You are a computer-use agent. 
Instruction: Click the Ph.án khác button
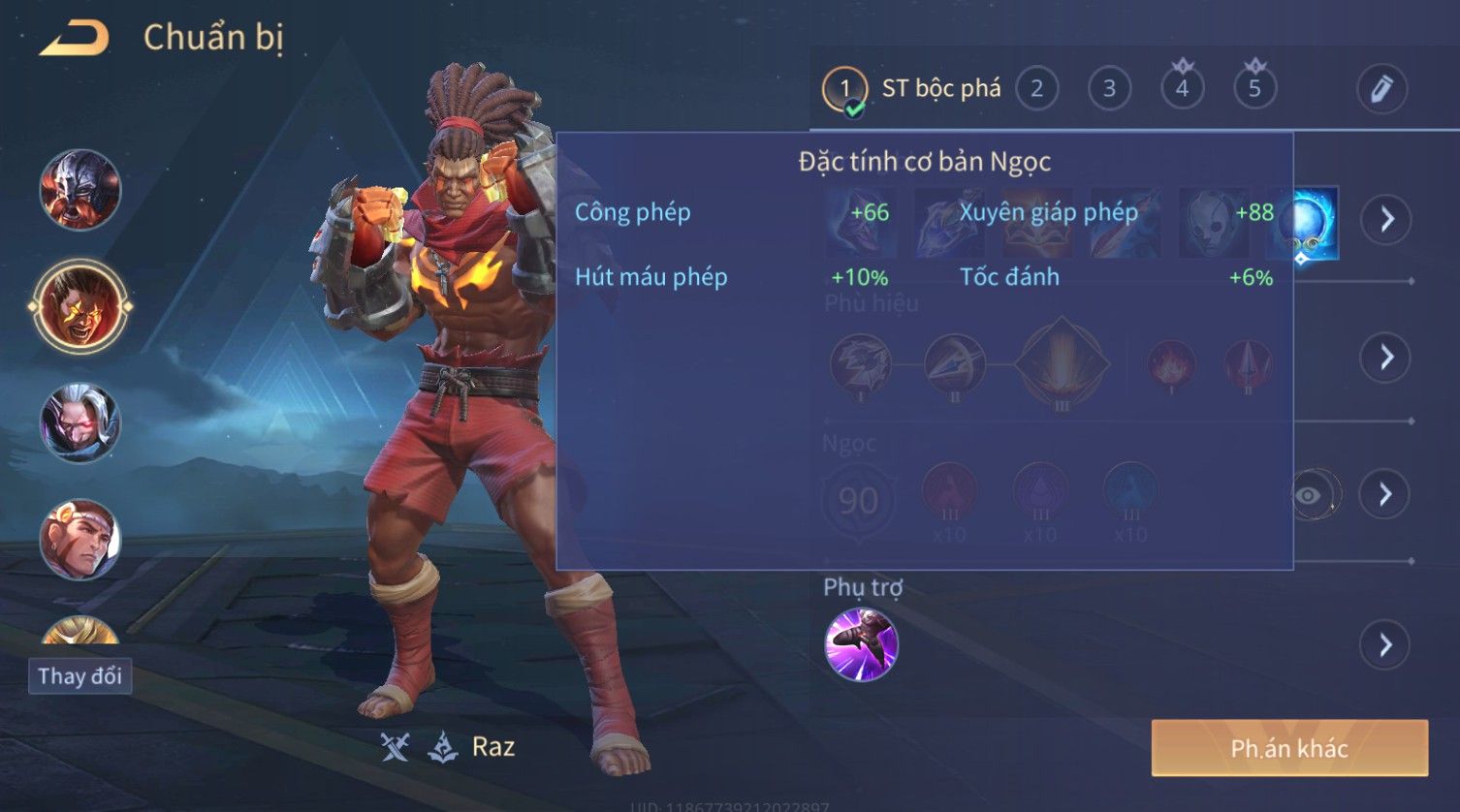(x=1289, y=748)
